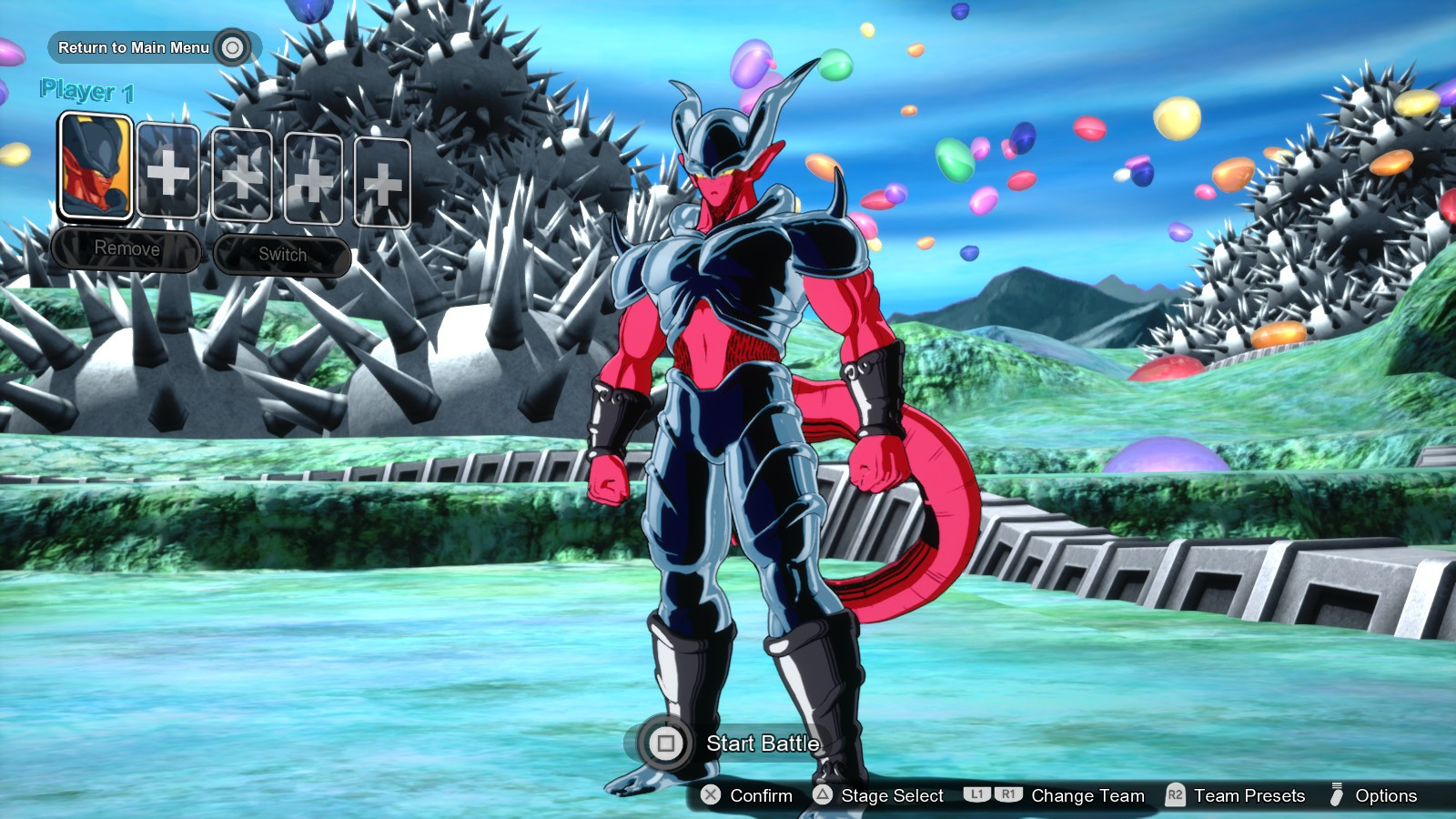Select the Janemba character portrait
The width and height of the screenshot is (1456, 819).
coord(96,164)
